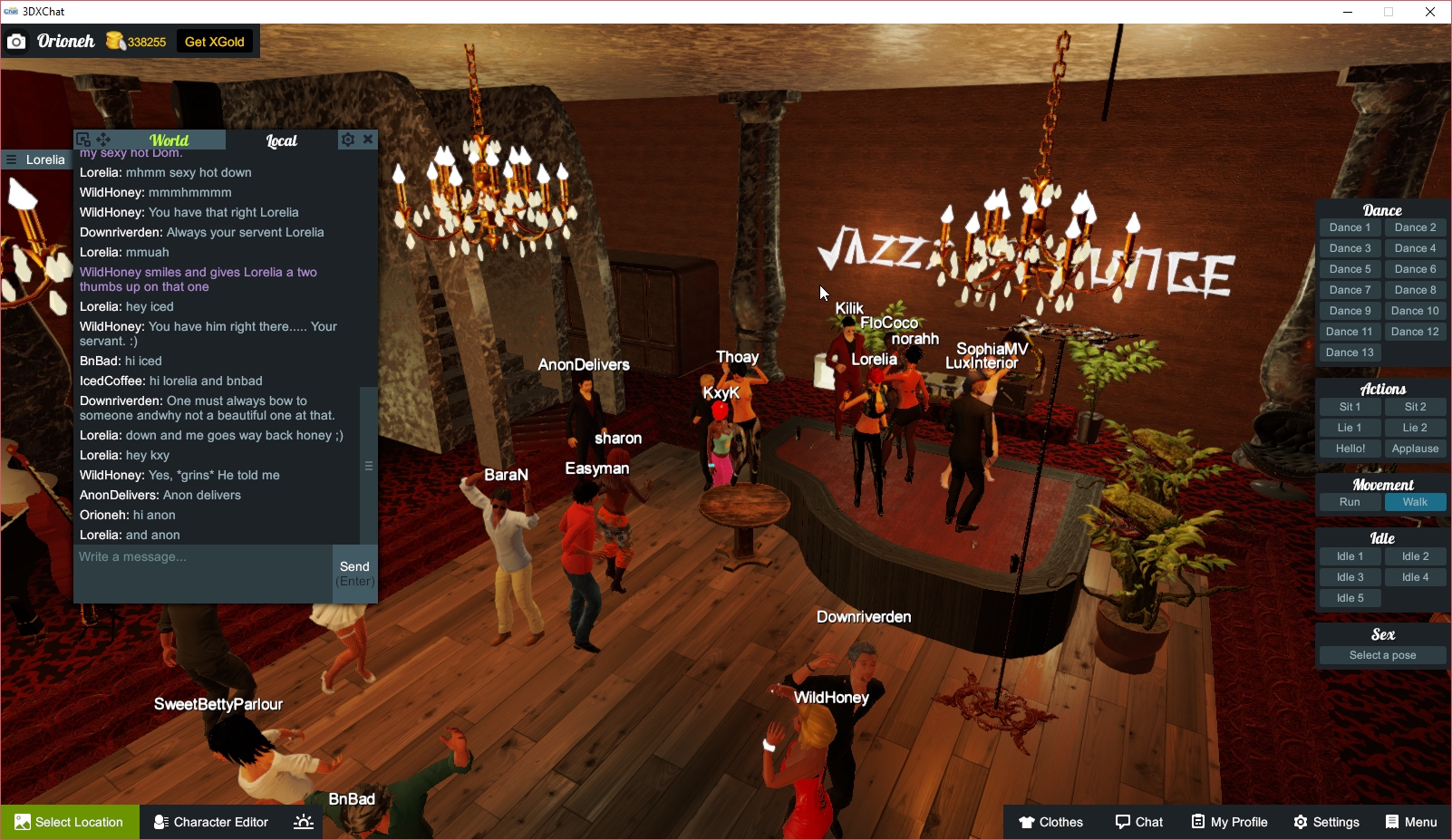Open chat settings via gear icon

347,140
